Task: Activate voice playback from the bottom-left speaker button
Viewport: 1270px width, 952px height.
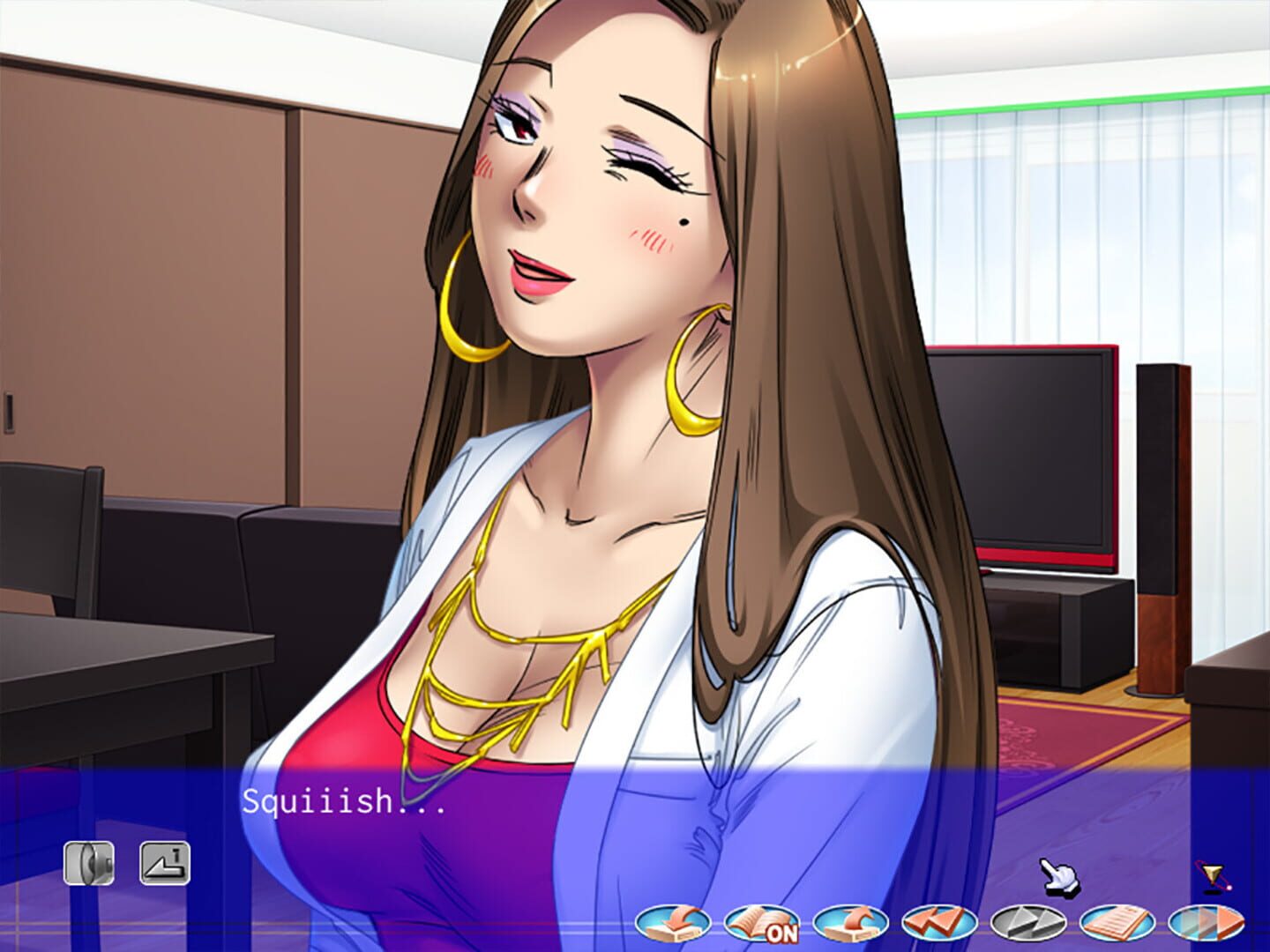Action: 88,862
